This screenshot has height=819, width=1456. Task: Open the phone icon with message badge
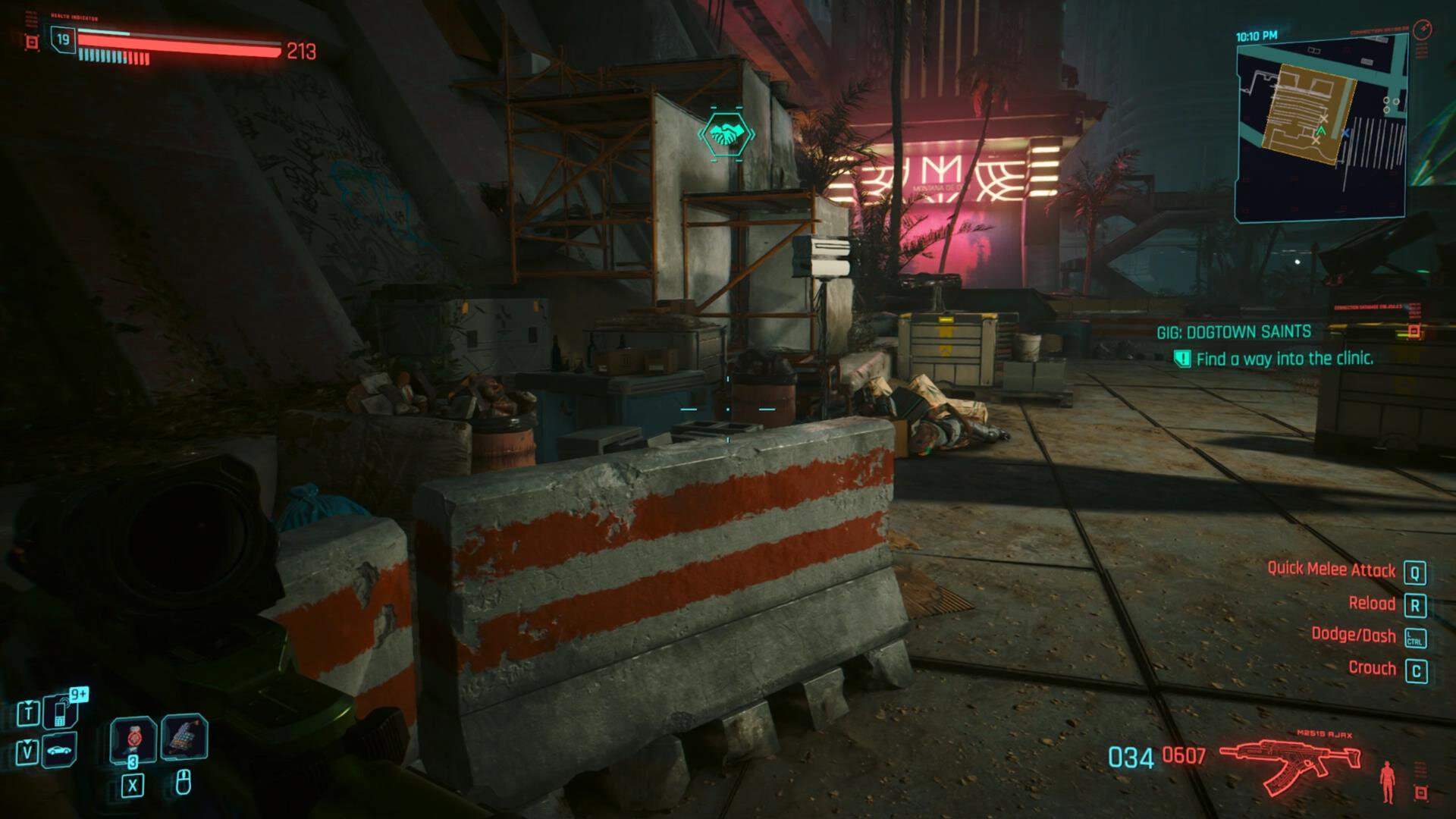(61, 711)
